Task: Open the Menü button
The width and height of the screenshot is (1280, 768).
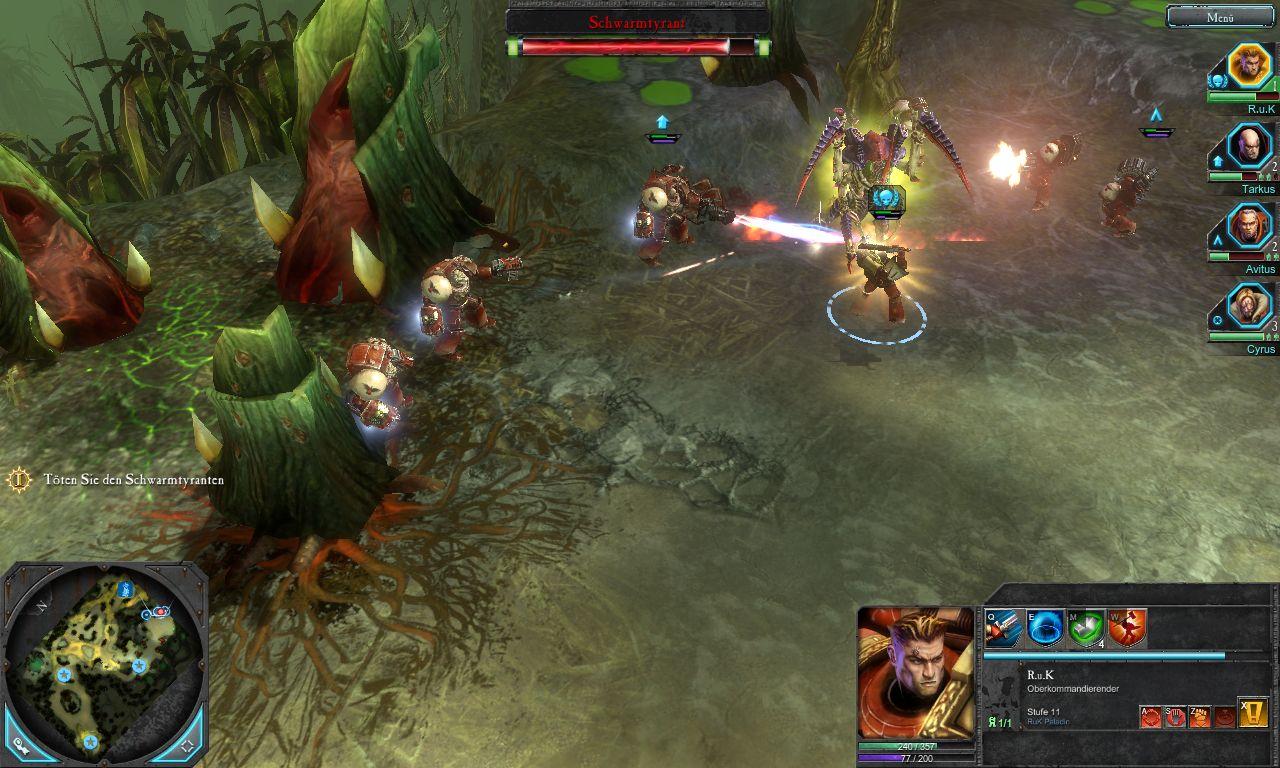Action: click(1220, 17)
